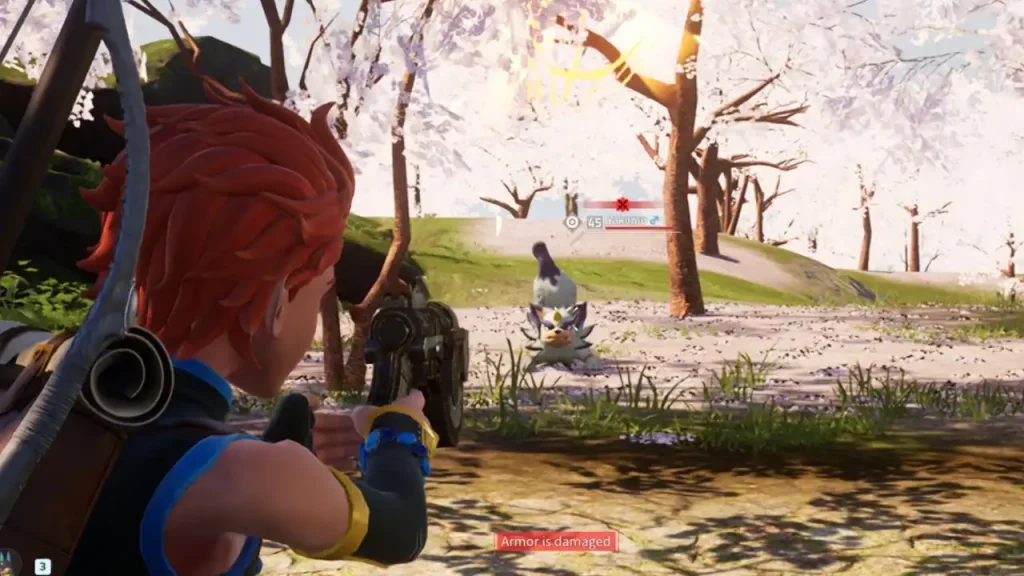1024x576 pixels.
Task: Click the "Armor is damaged" warning banner
Action: pos(556,542)
